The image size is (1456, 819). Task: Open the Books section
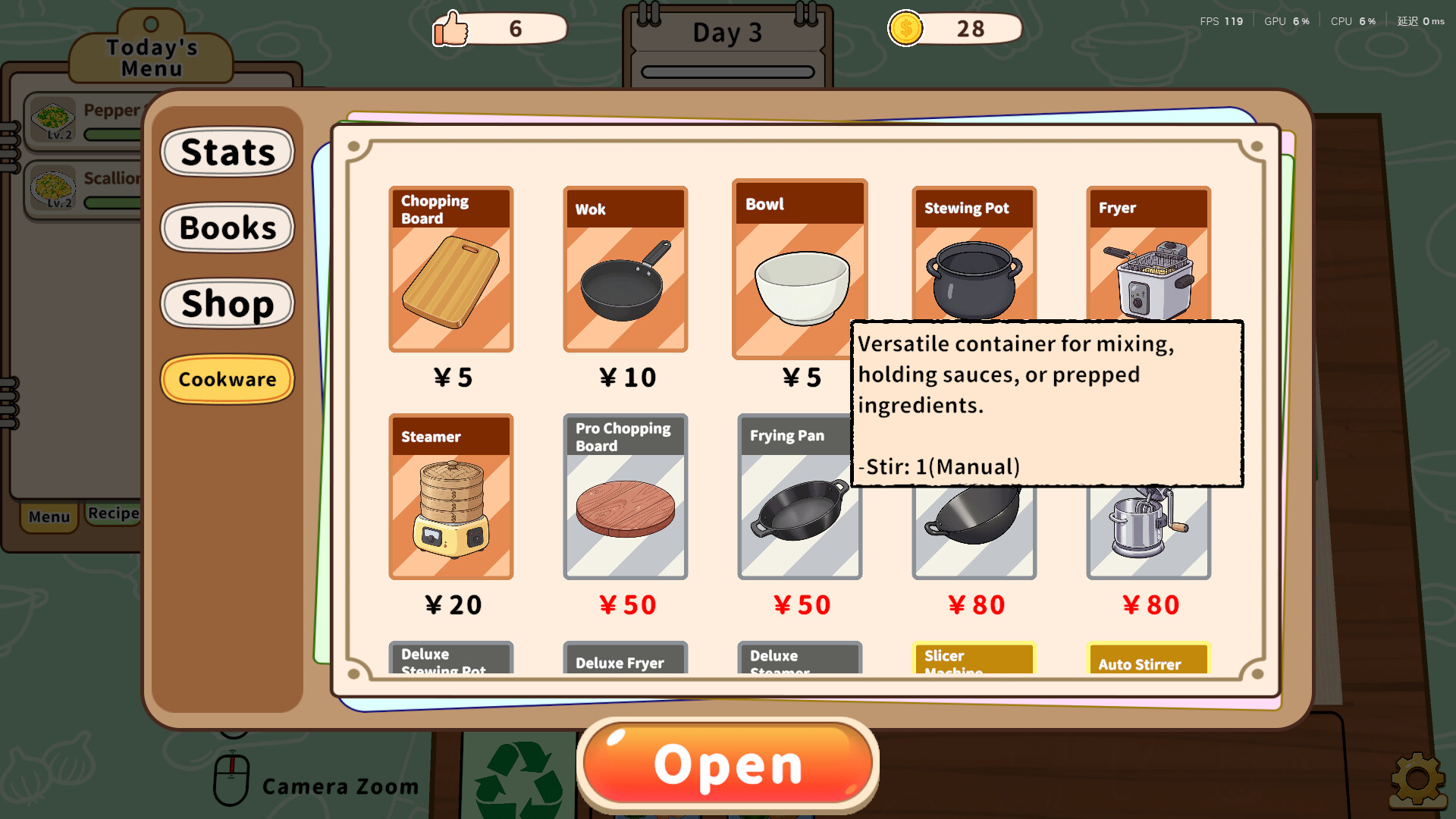[x=227, y=227]
